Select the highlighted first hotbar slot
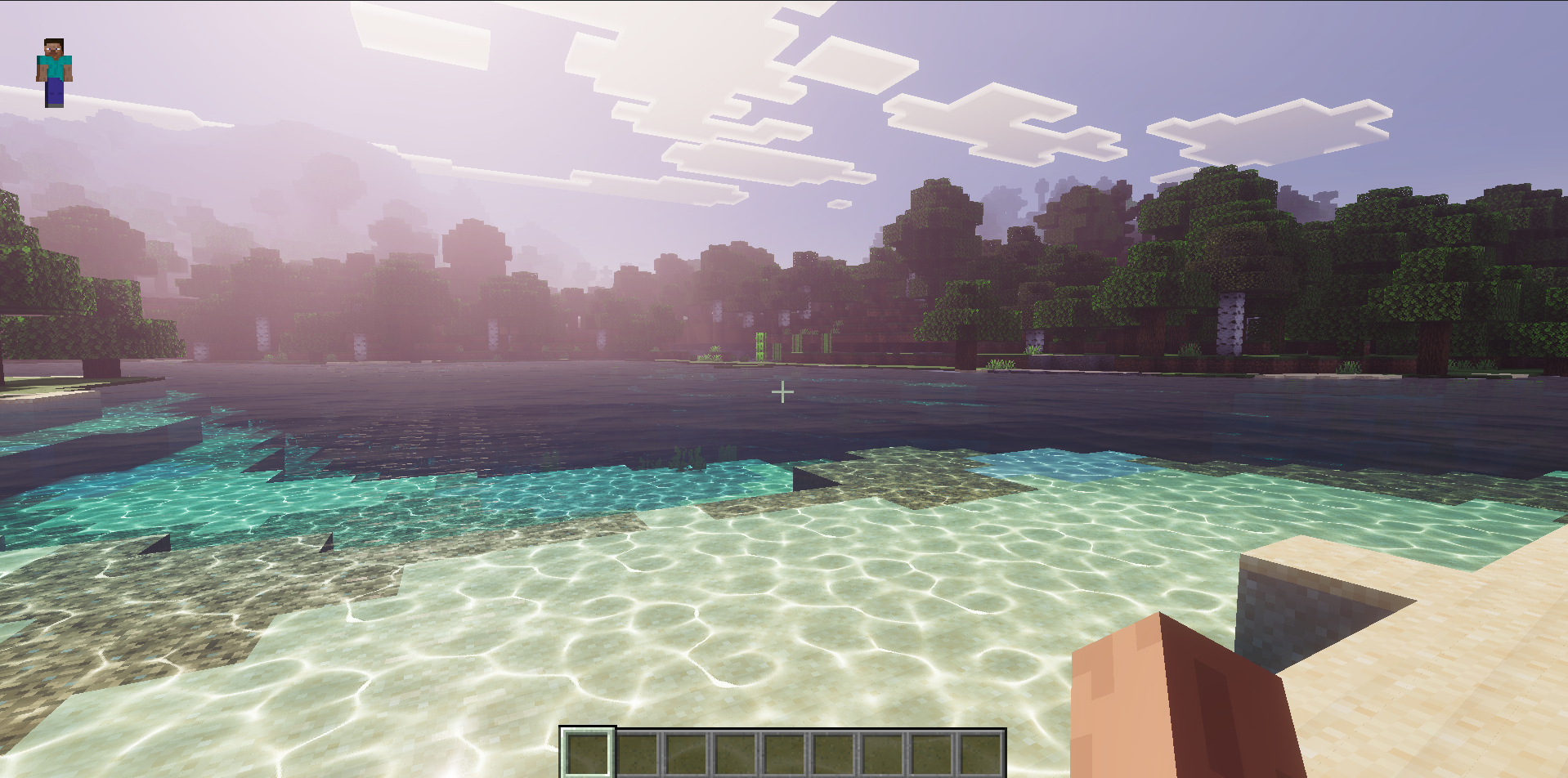Viewport: 1568px width, 778px height. 587,753
